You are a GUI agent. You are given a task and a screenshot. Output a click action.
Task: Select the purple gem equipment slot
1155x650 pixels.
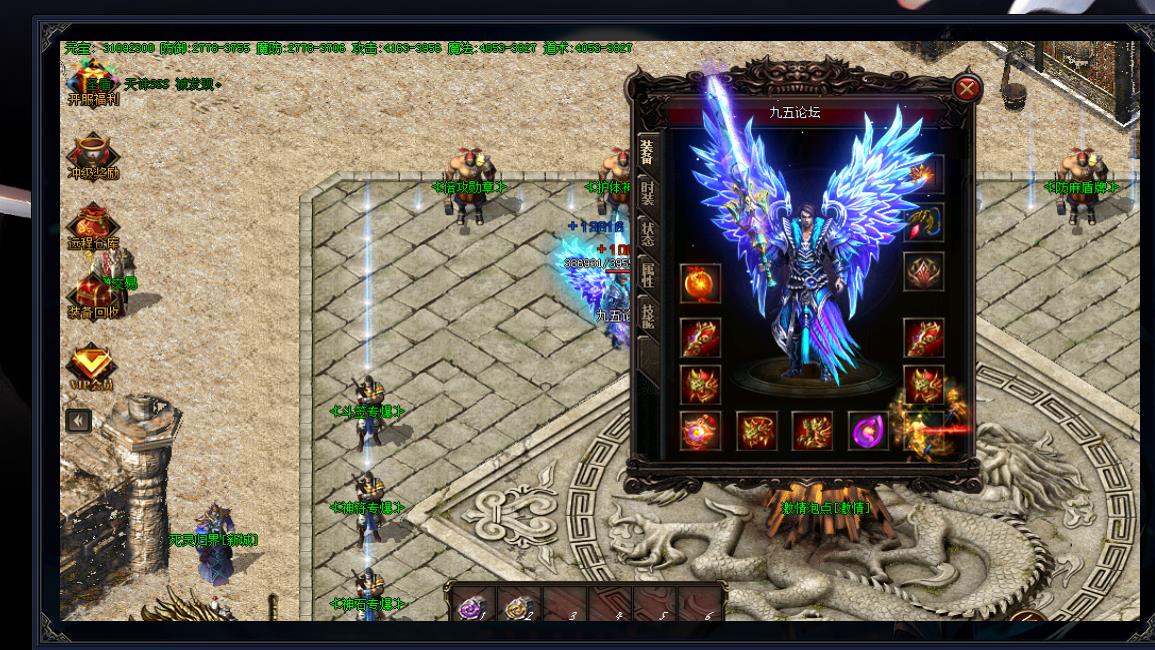[868, 431]
